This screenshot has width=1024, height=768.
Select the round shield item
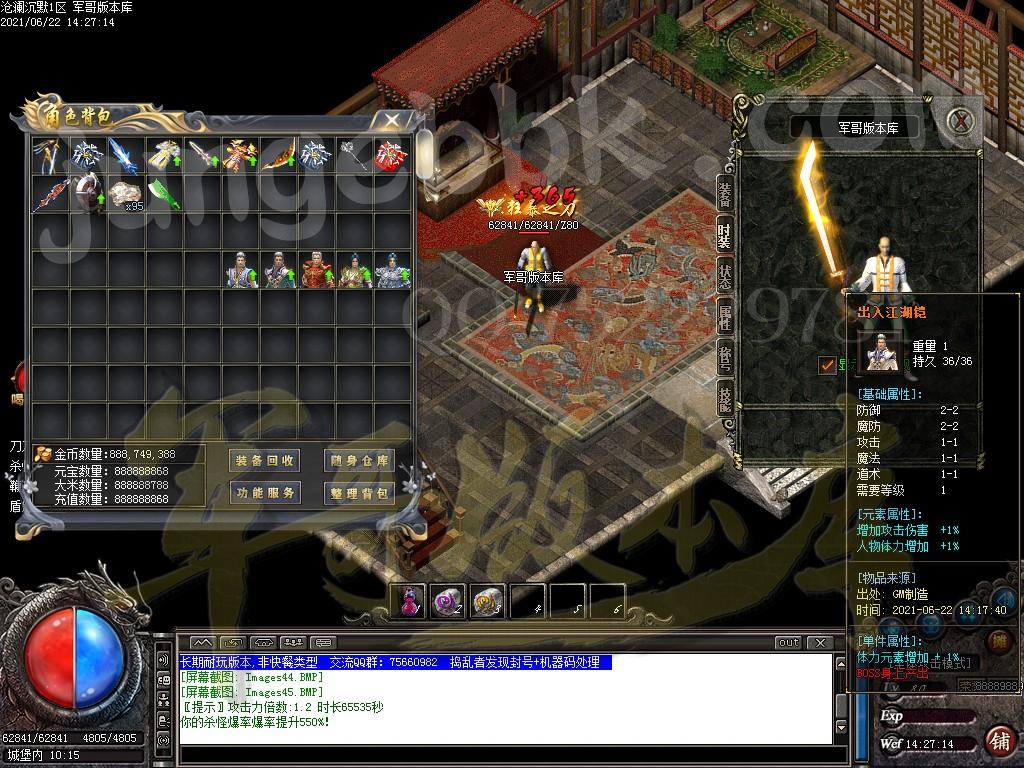(85, 193)
